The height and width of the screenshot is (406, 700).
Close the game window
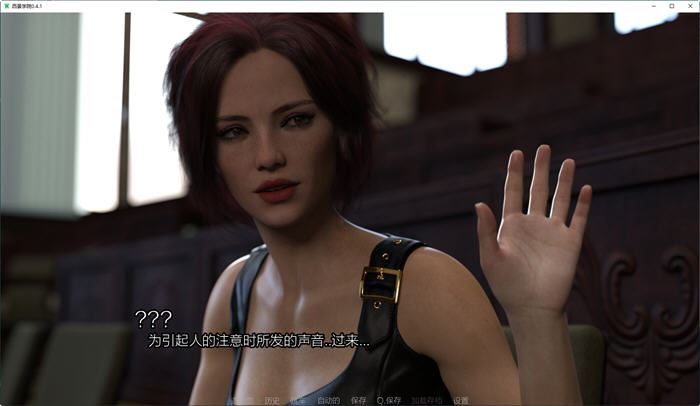pos(690,5)
